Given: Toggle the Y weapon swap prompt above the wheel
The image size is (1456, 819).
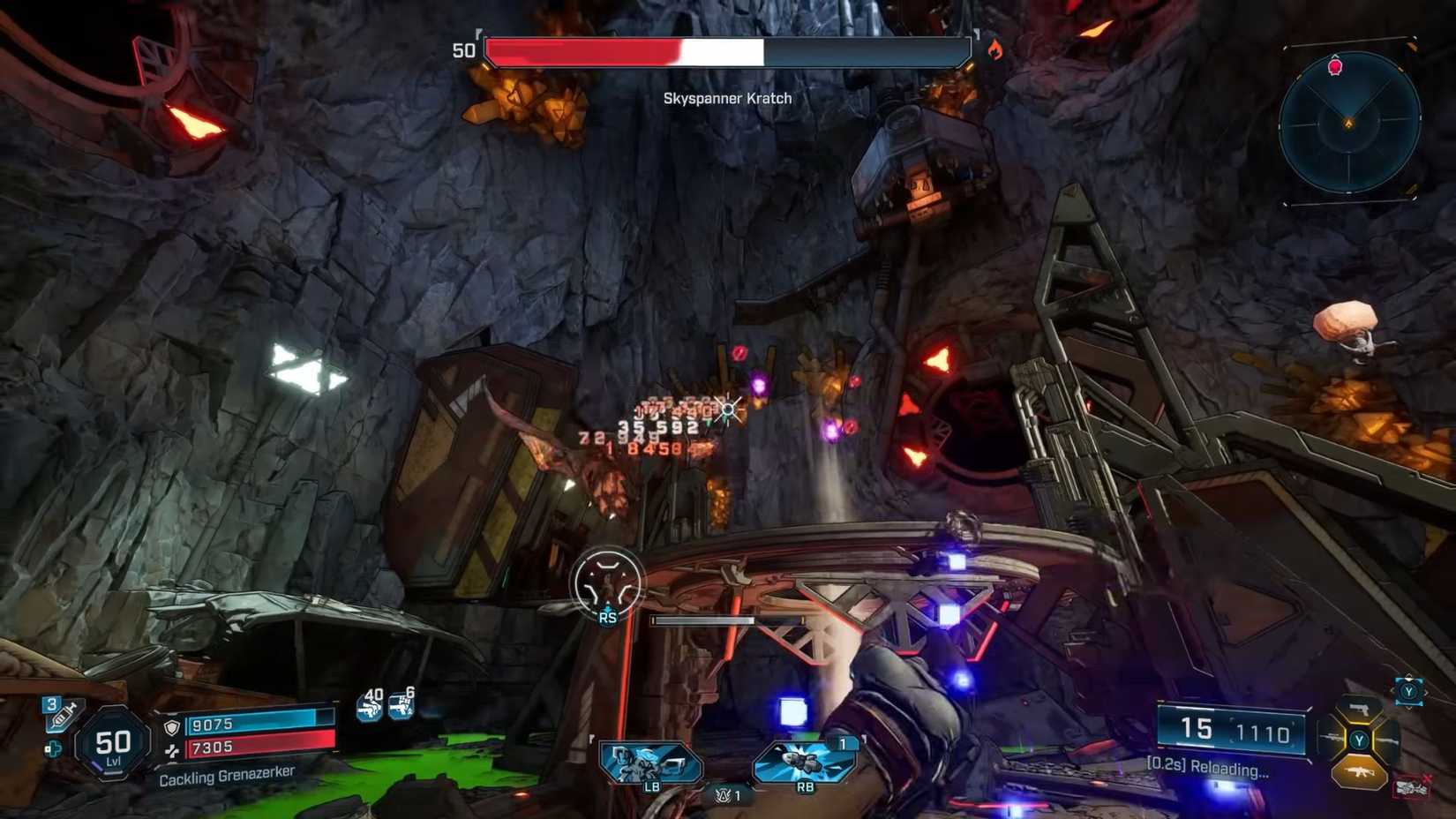Looking at the screenshot, I should [1407, 692].
